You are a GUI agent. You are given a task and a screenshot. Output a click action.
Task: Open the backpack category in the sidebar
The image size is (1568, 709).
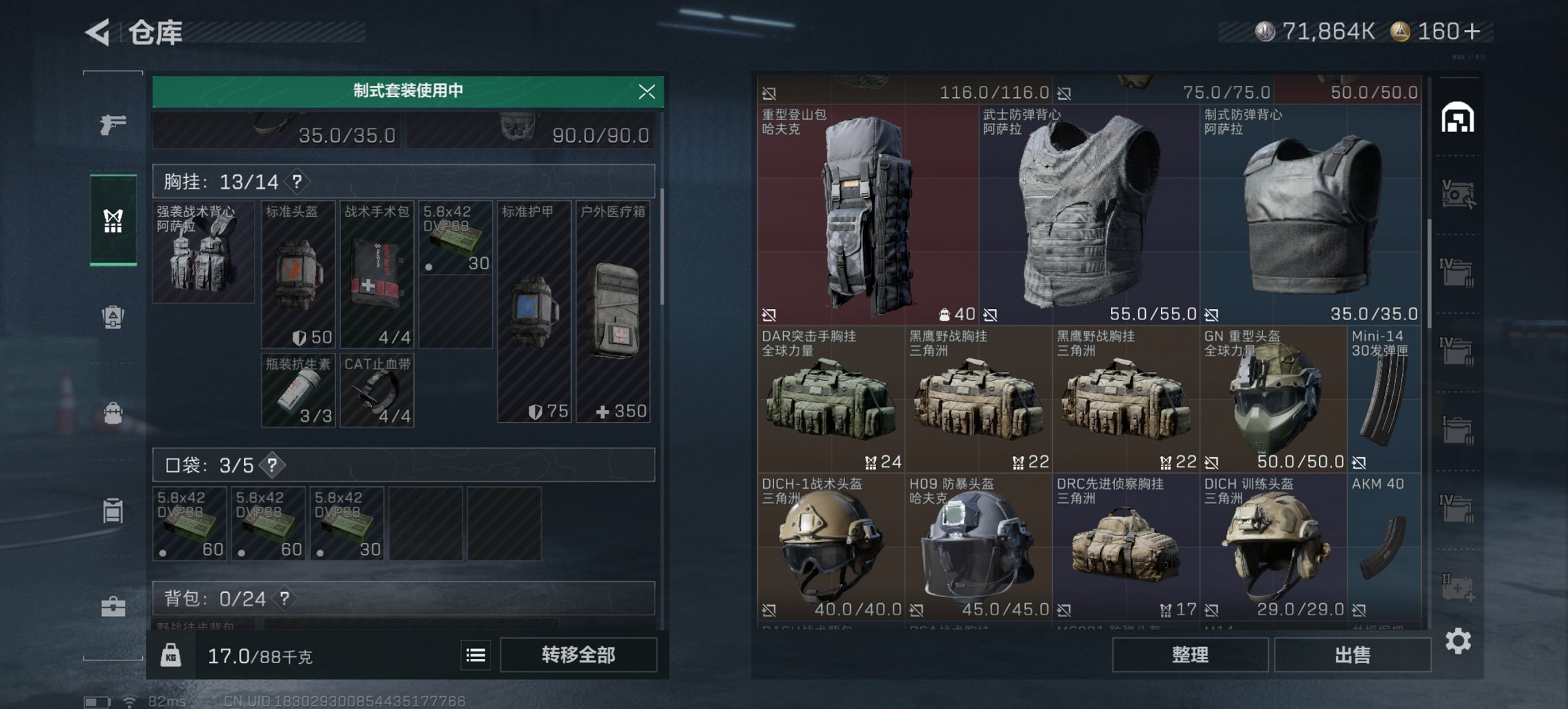click(113, 412)
